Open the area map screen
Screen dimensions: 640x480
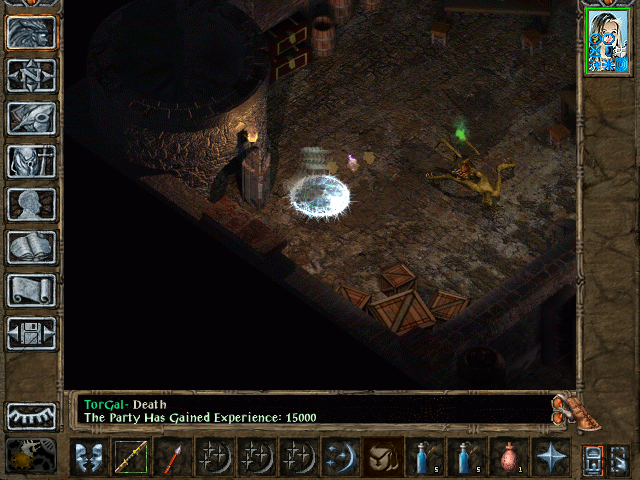(32, 76)
